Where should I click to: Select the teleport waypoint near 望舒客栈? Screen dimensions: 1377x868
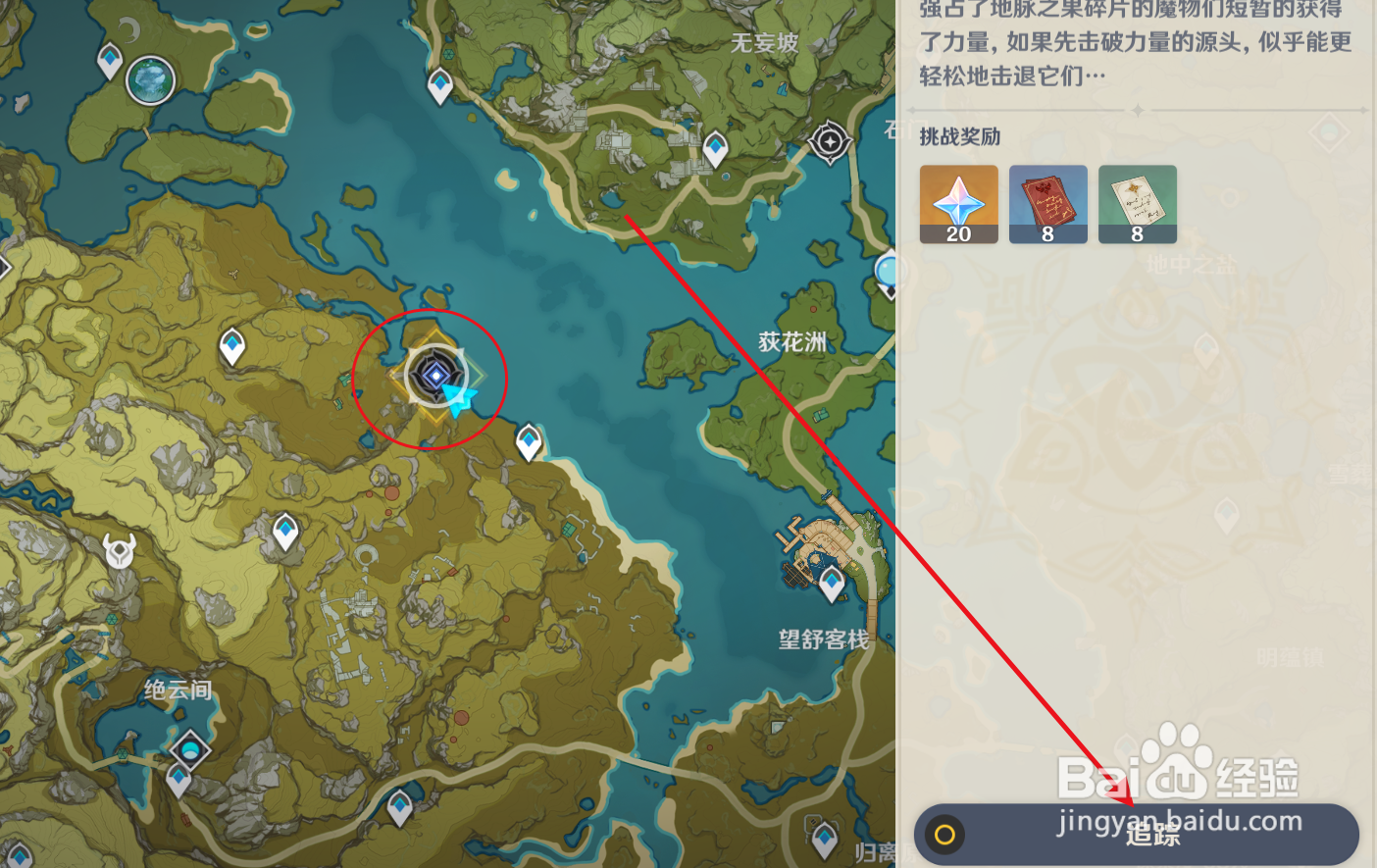[x=831, y=581]
